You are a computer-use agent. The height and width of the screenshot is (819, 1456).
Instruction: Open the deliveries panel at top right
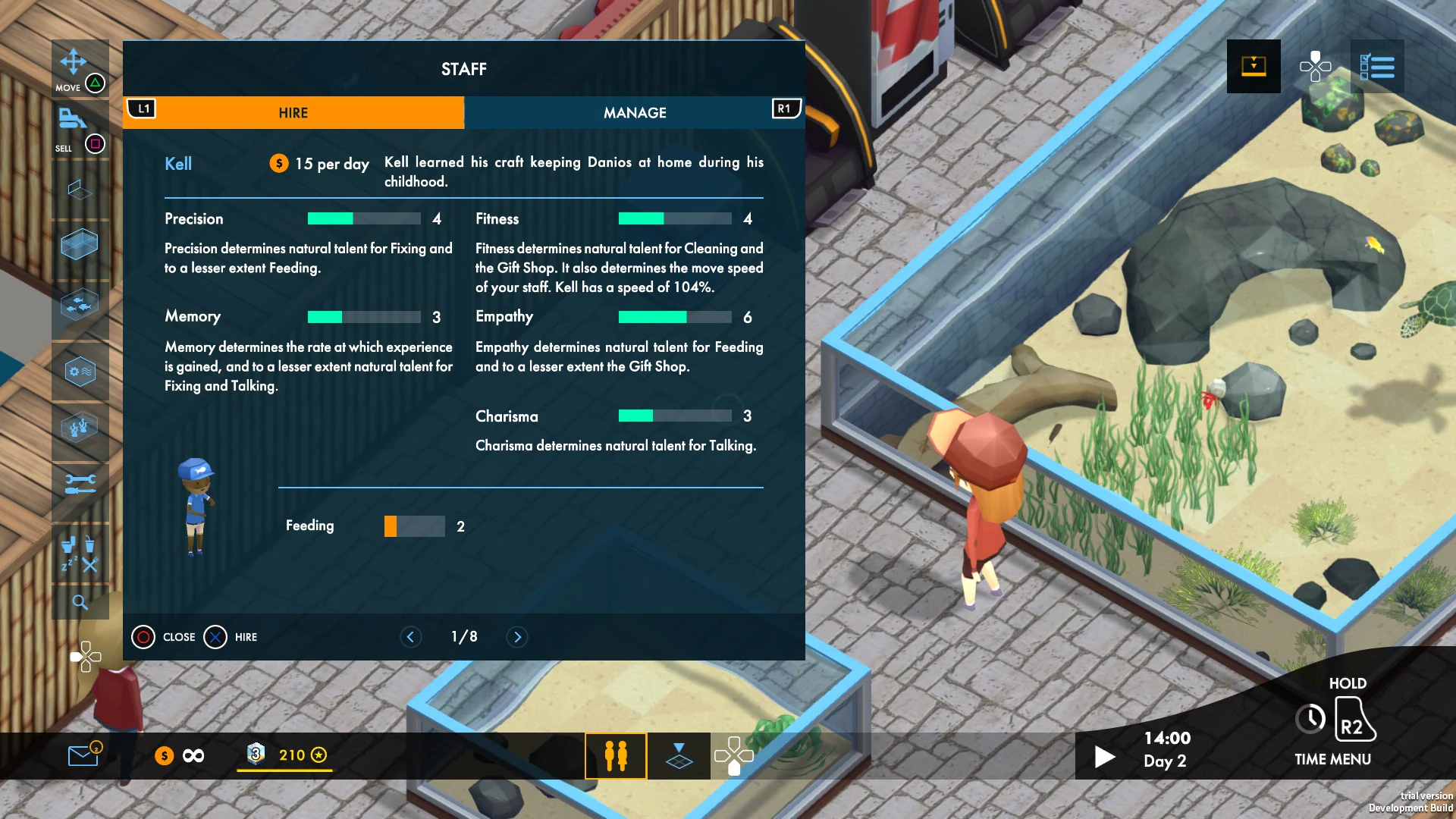point(1253,67)
